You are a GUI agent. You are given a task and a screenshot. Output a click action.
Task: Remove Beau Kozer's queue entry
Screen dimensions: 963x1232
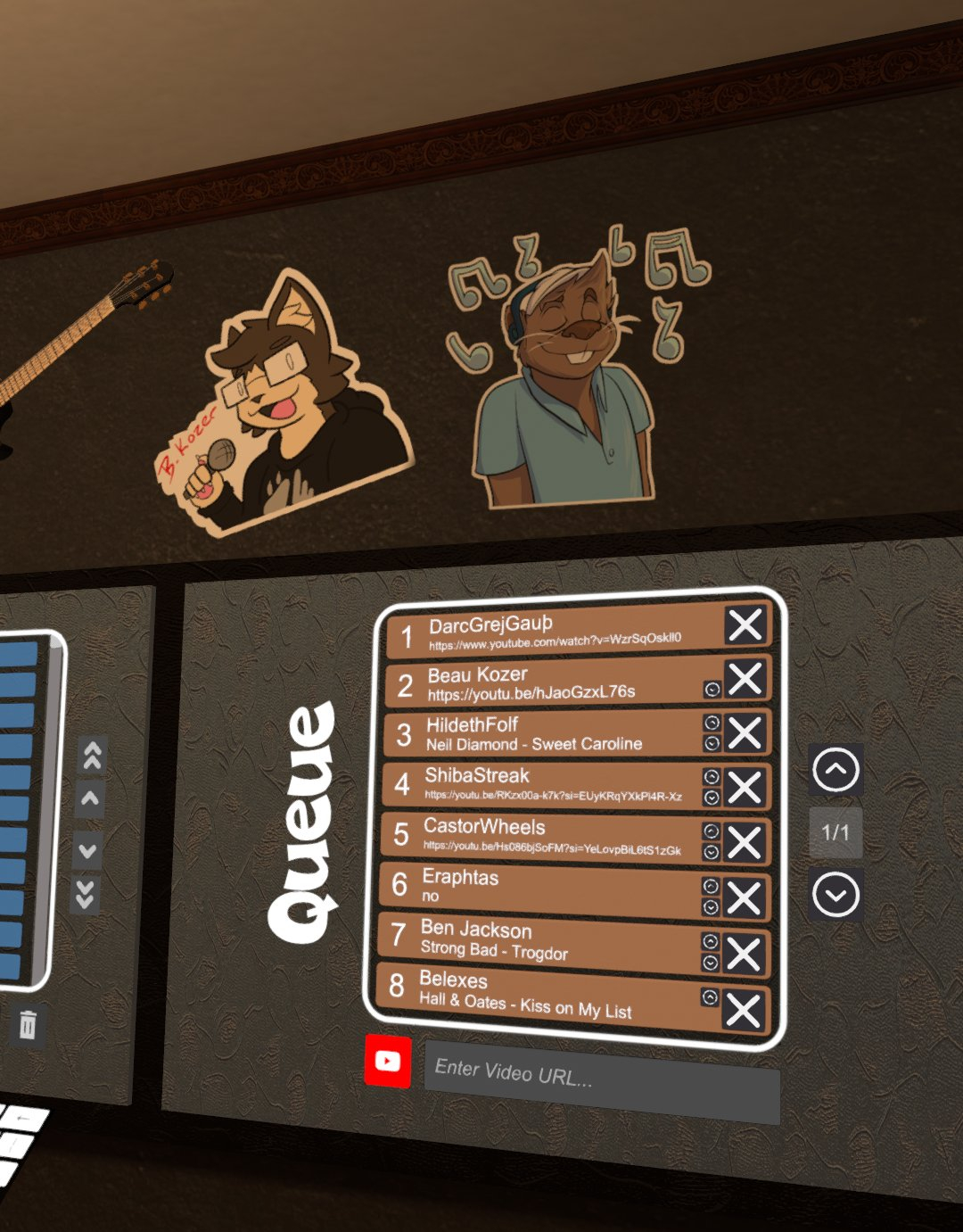coord(745,679)
